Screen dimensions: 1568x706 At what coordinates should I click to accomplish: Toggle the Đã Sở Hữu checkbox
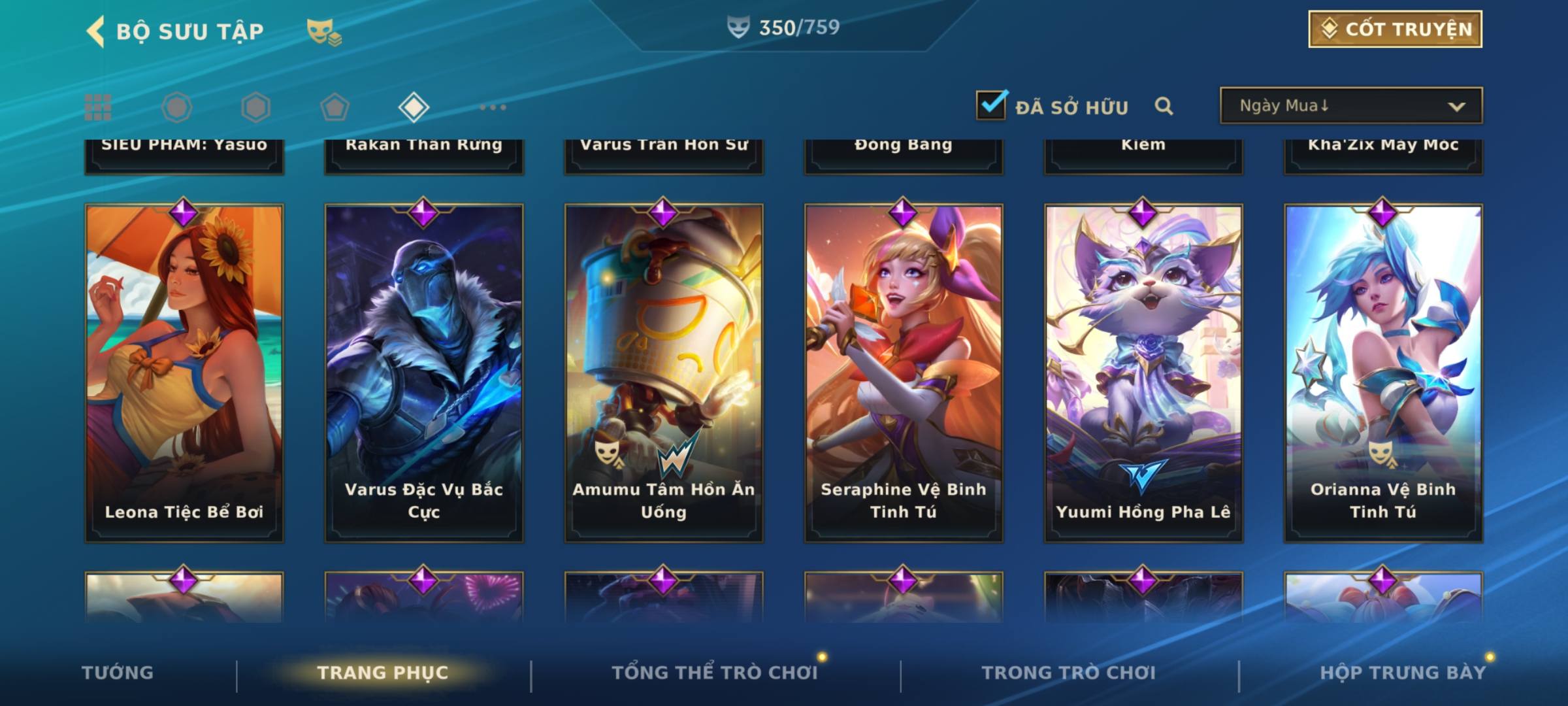991,105
